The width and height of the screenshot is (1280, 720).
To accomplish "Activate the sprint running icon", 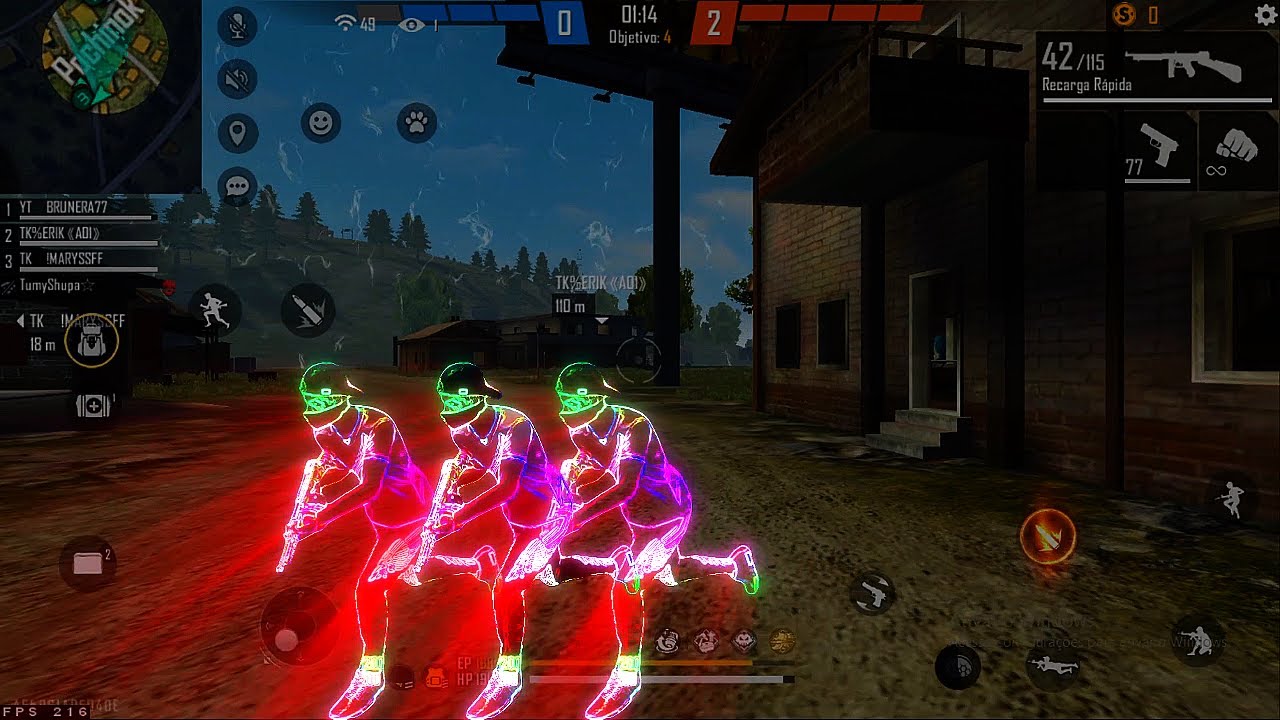I will [215, 310].
